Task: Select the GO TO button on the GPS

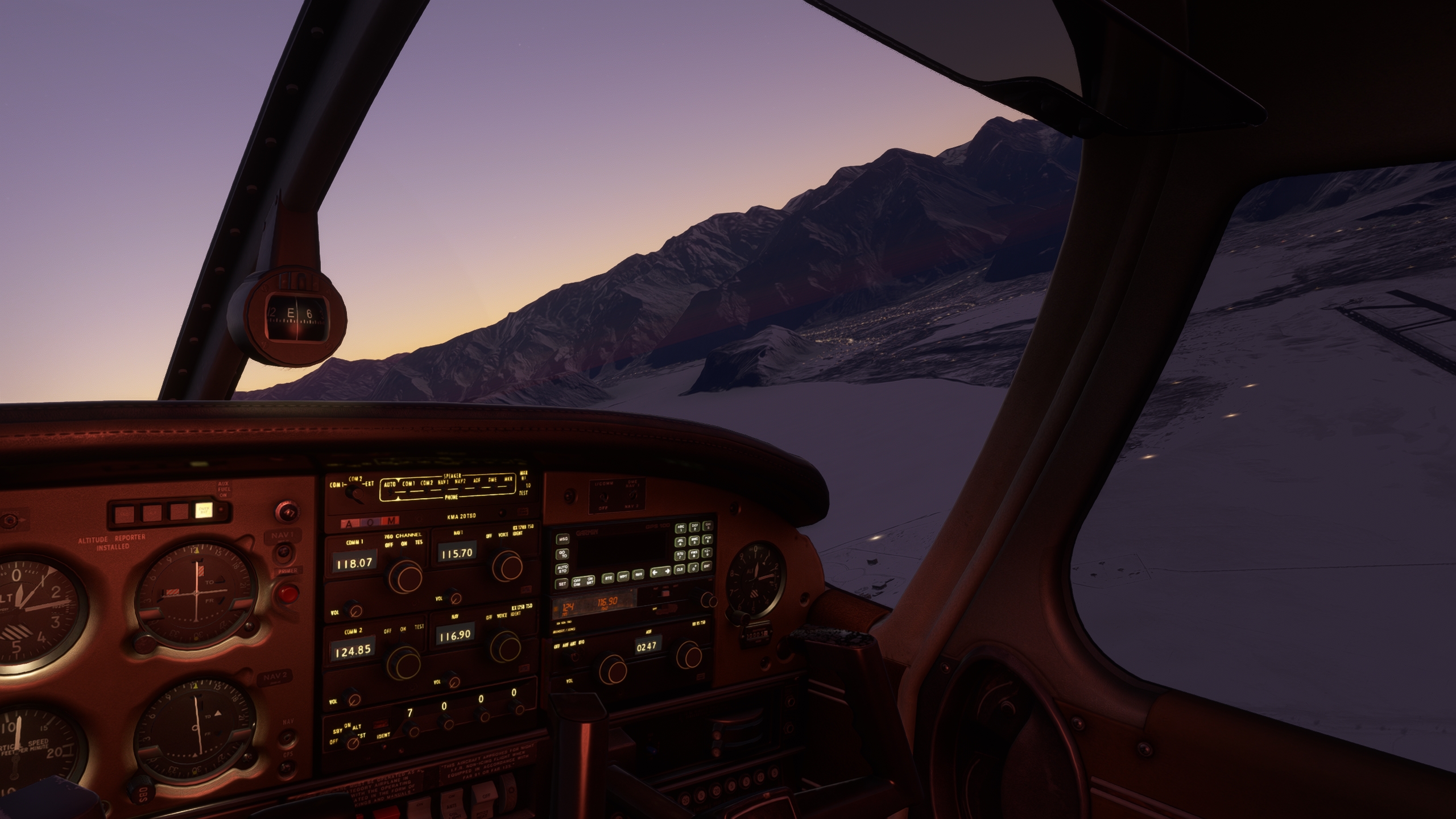Action: click(x=562, y=553)
